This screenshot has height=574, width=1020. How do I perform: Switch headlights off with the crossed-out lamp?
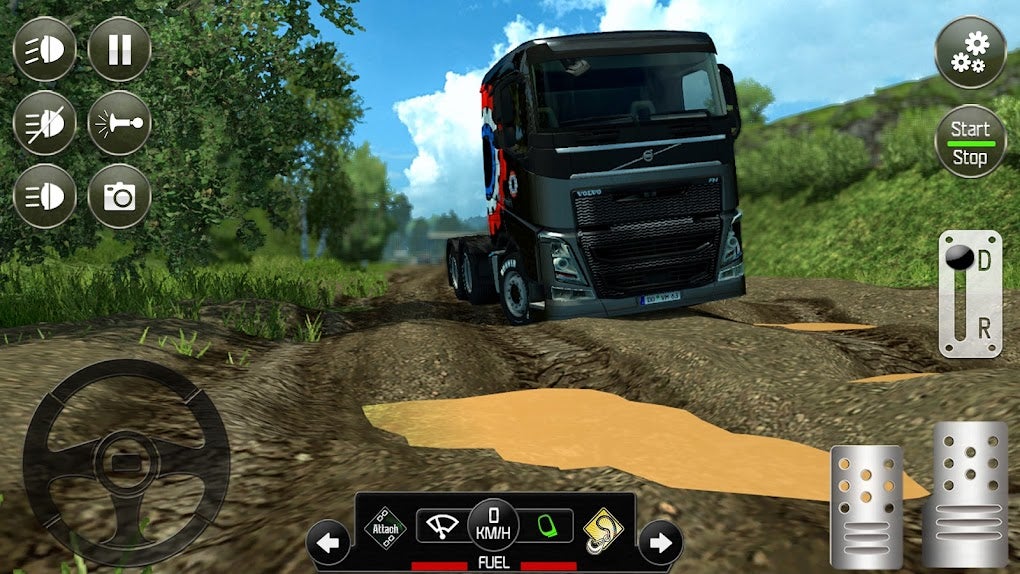(44, 123)
